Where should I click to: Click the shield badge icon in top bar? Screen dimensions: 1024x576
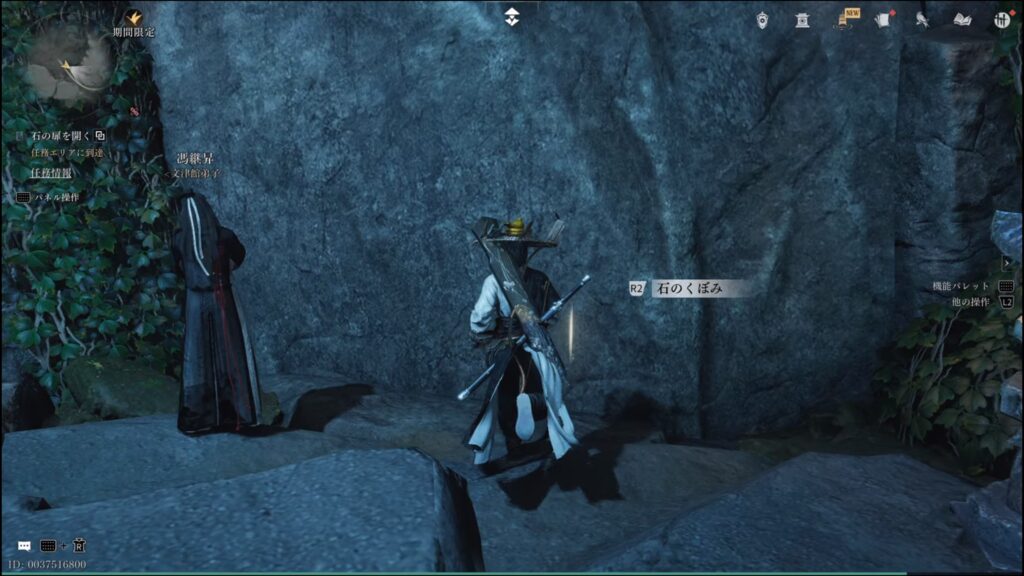click(763, 19)
